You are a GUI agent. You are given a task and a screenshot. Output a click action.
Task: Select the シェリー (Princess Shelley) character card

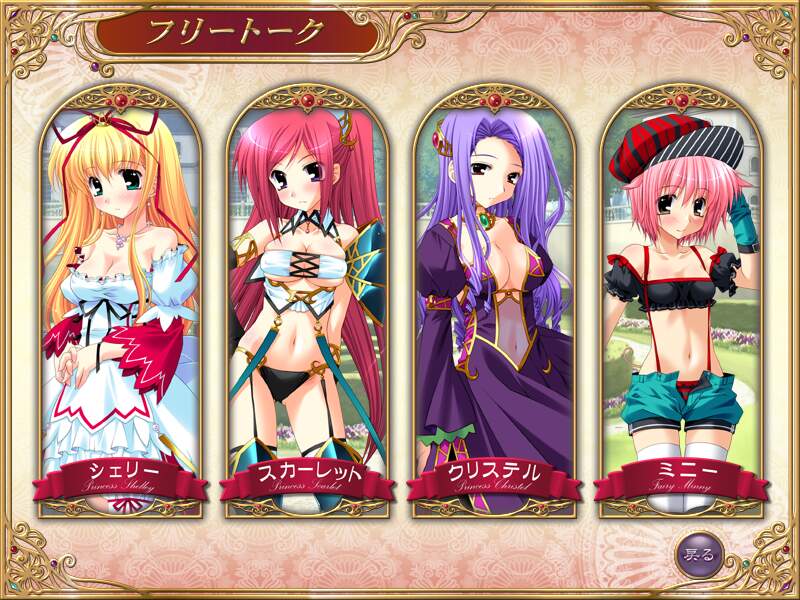[118, 300]
